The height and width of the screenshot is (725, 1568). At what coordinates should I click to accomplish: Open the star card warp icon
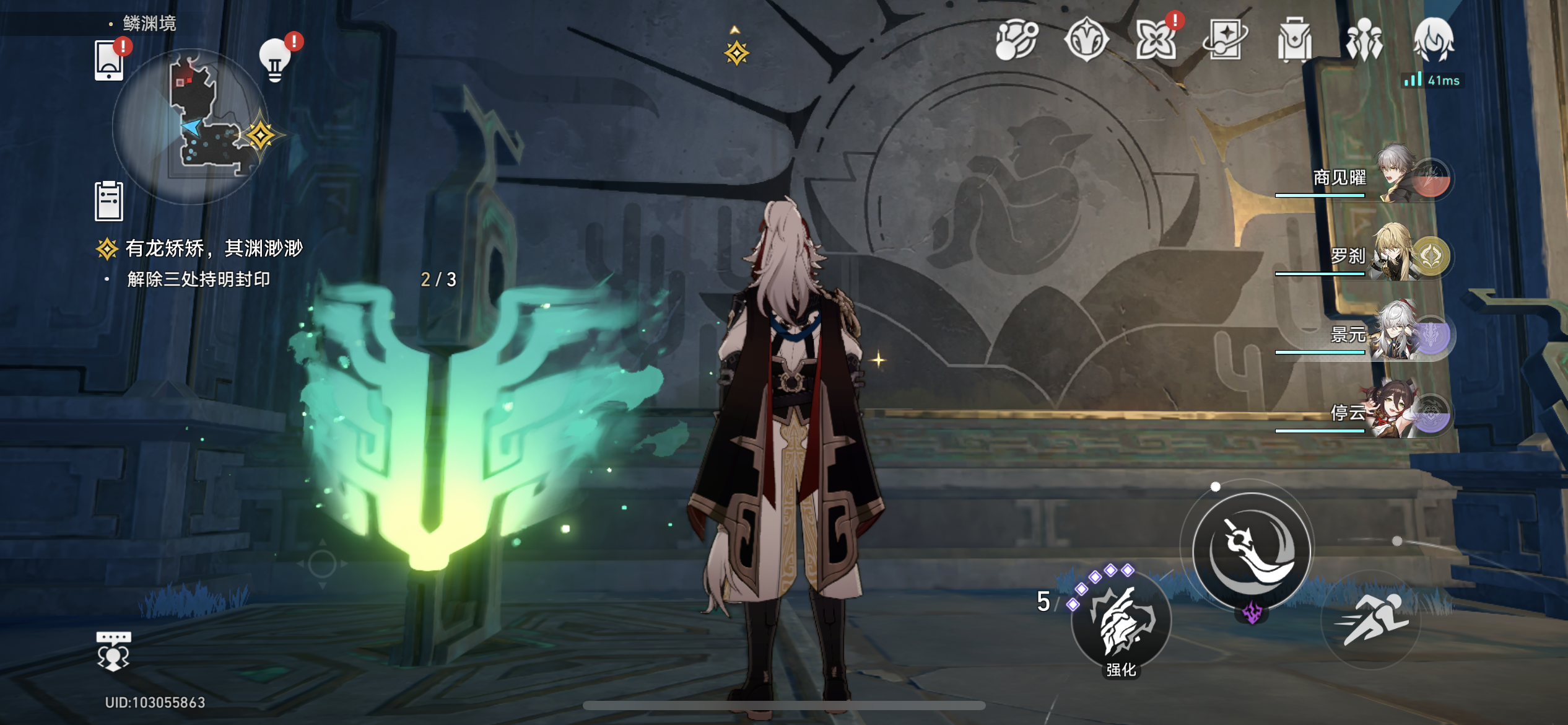click(1225, 41)
